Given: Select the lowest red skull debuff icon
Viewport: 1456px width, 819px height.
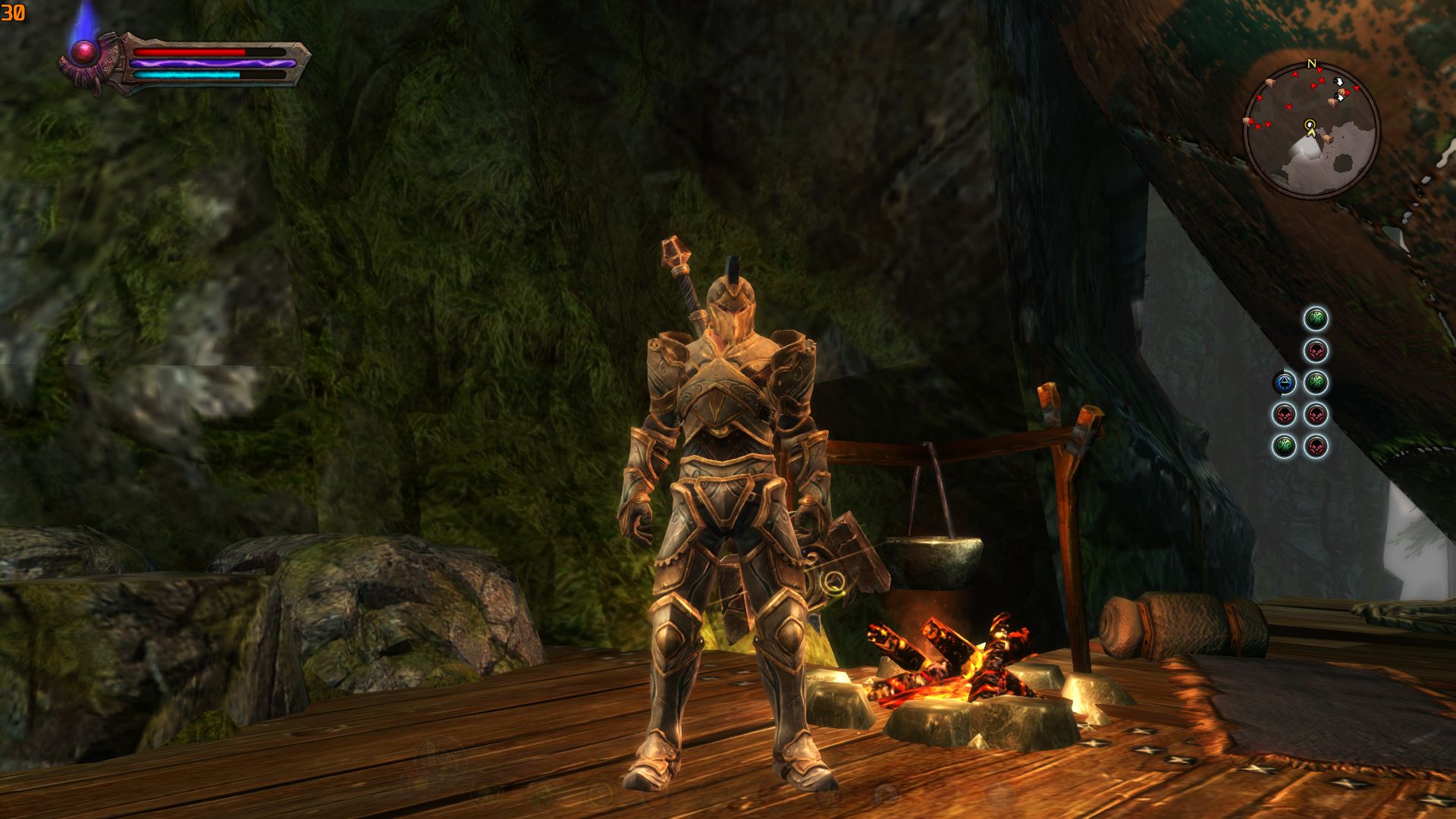Looking at the screenshot, I should [1316, 447].
